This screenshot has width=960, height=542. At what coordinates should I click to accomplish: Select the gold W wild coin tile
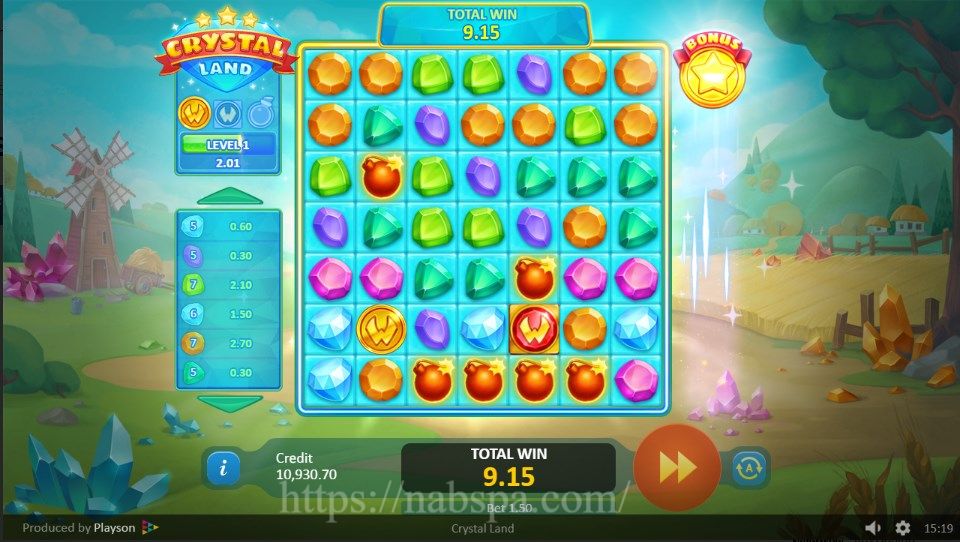click(x=381, y=328)
